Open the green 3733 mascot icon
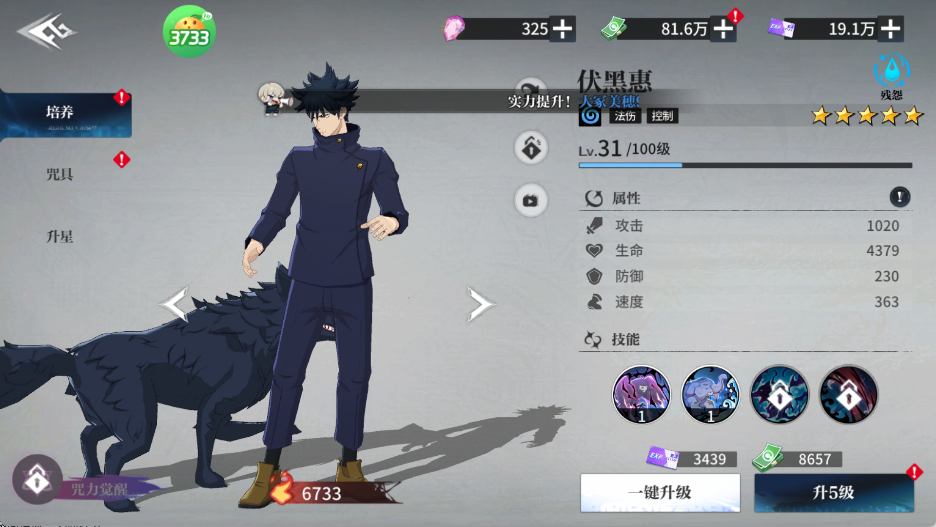 (x=189, y=33)
